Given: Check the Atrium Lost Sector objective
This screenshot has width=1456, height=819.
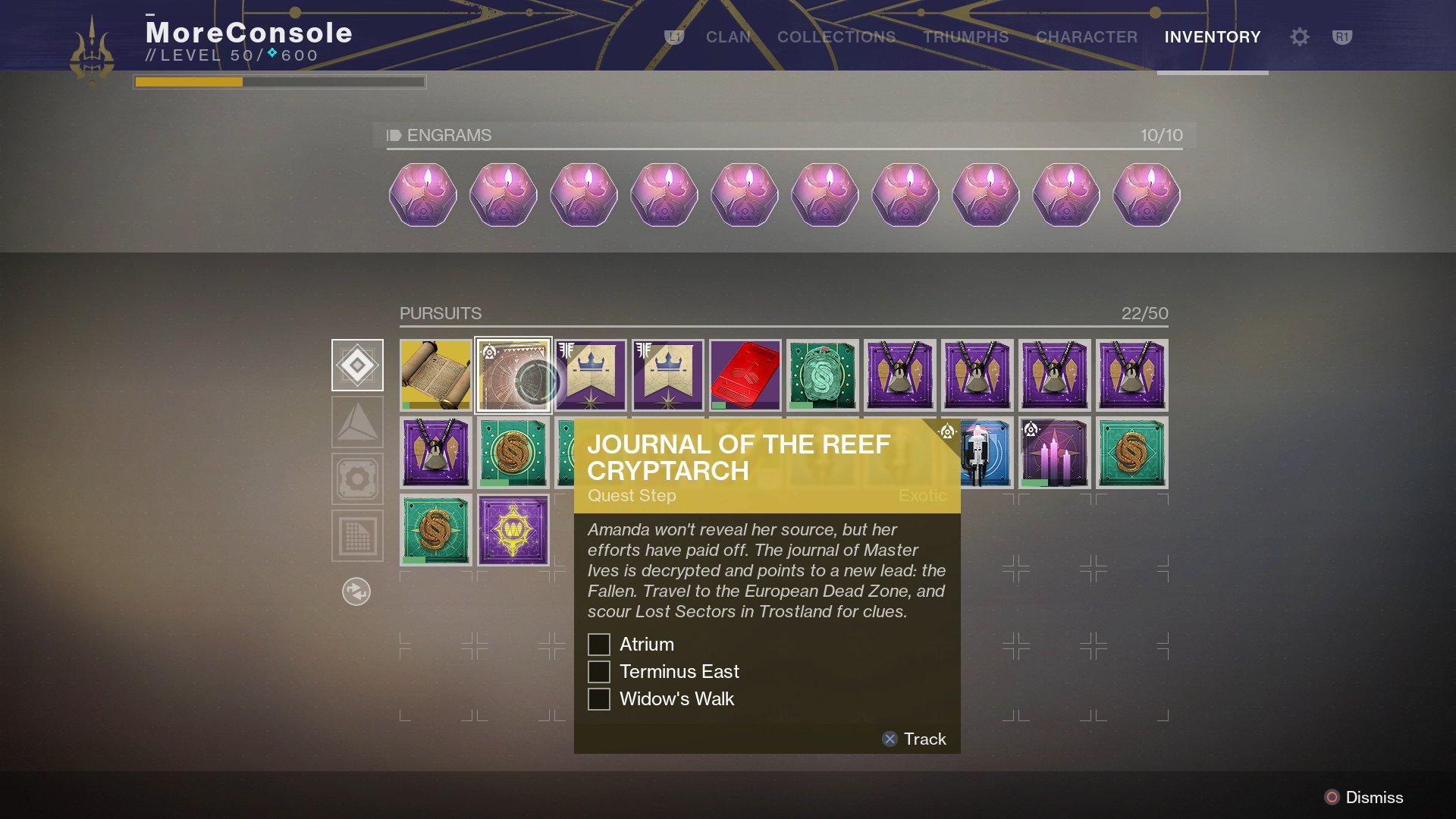Looking at the screenshot, I should pos(599,644).
